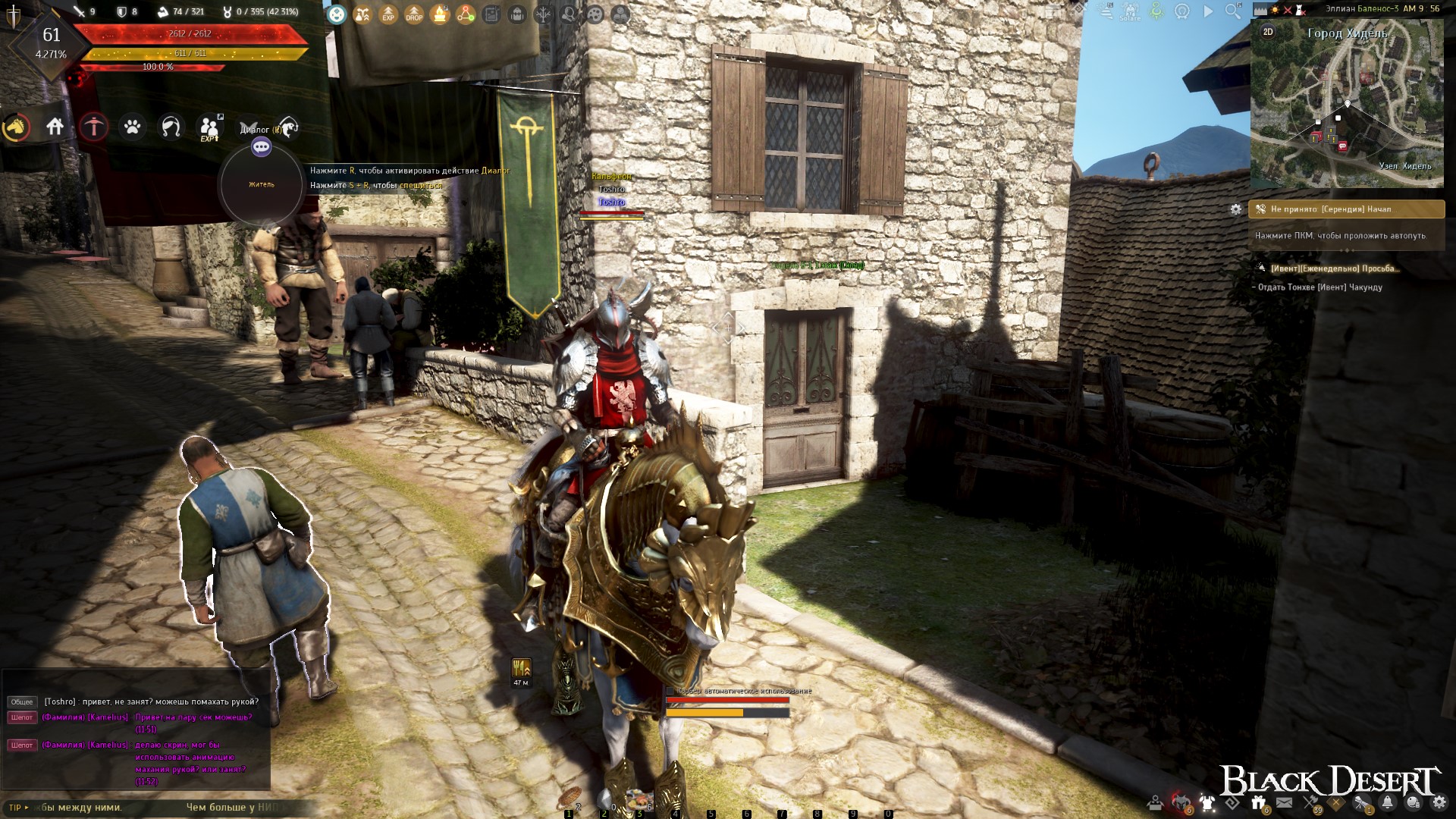Click the EXP buff icon
Image resolution: width=1456 pixels, height=819 pixels.
pos(388,14)
